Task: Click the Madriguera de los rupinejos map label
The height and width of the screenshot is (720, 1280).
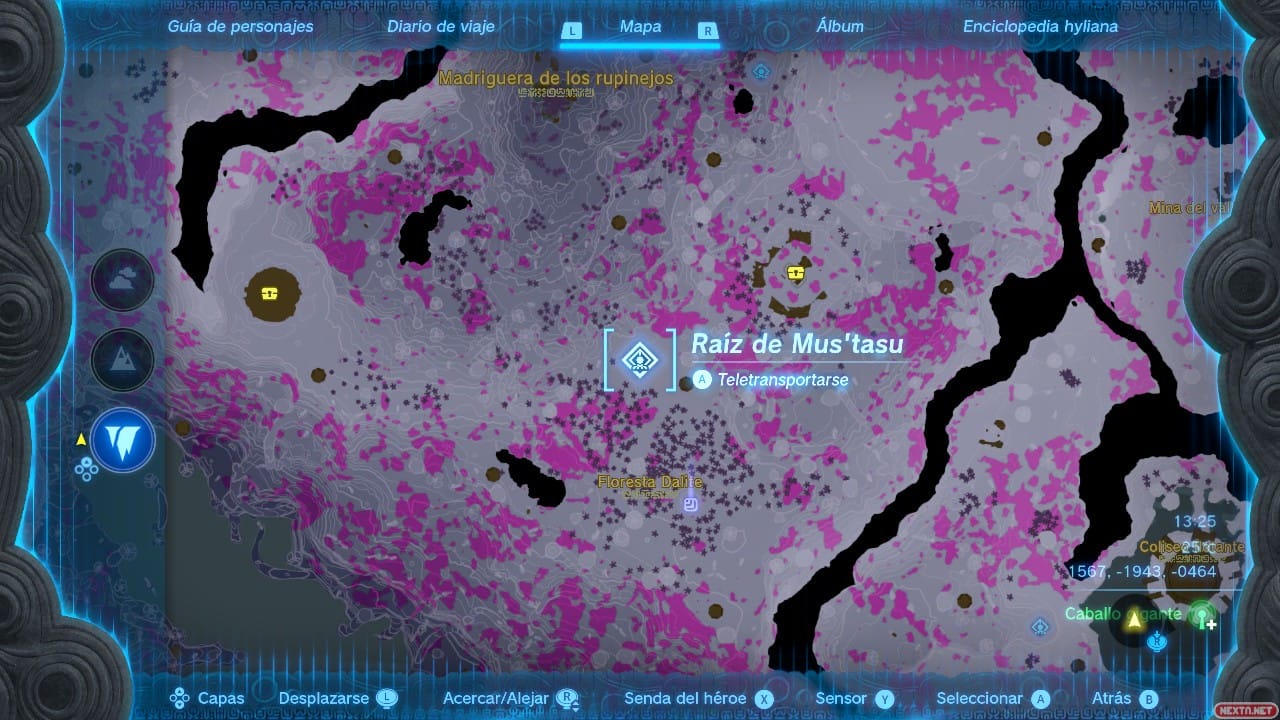Action: [556, 78]
